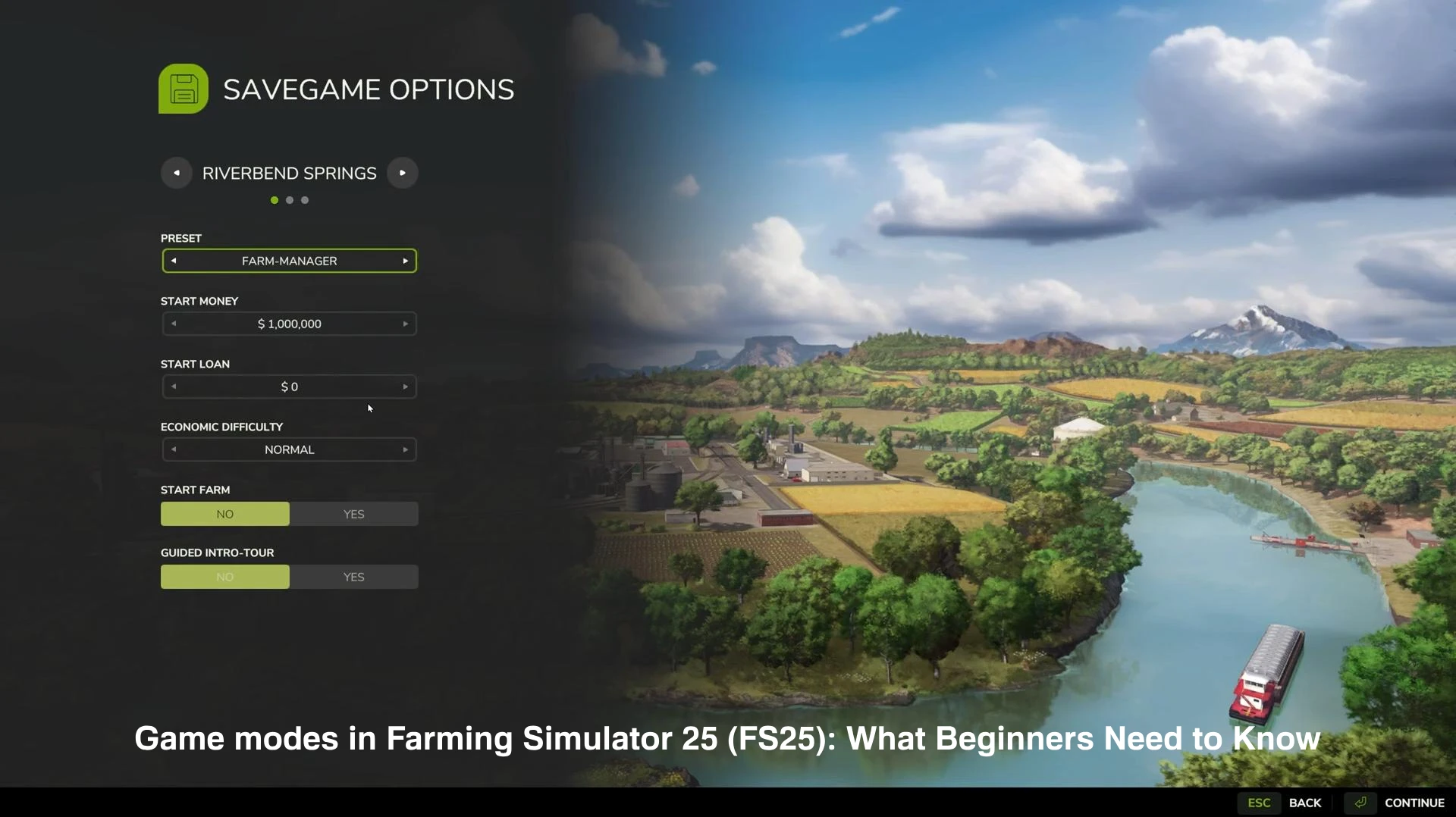Screen dimensions: 1456x817
Task: Decrease start loan via its left arrow
Action: tap(174, 387)
